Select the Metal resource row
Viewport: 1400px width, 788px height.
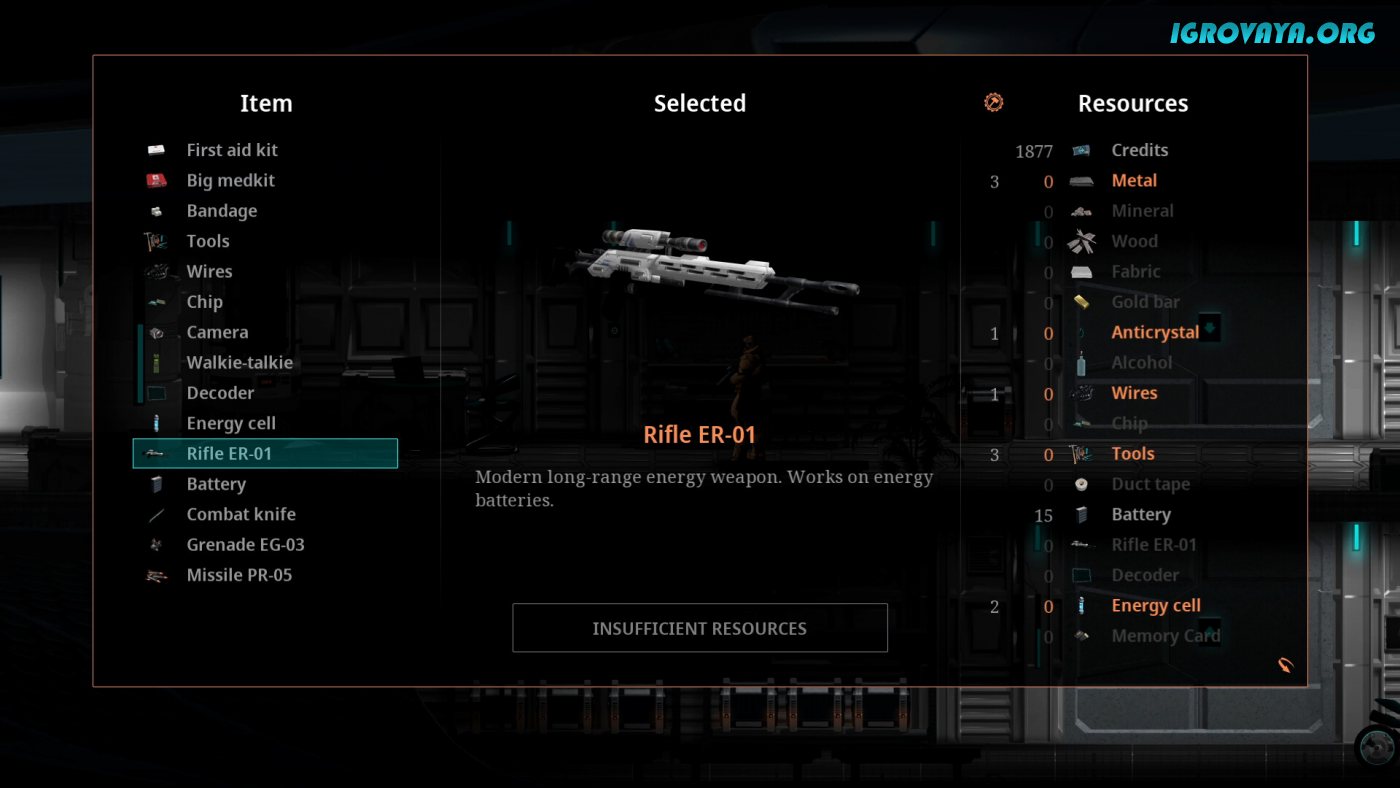coord(1133,181)
